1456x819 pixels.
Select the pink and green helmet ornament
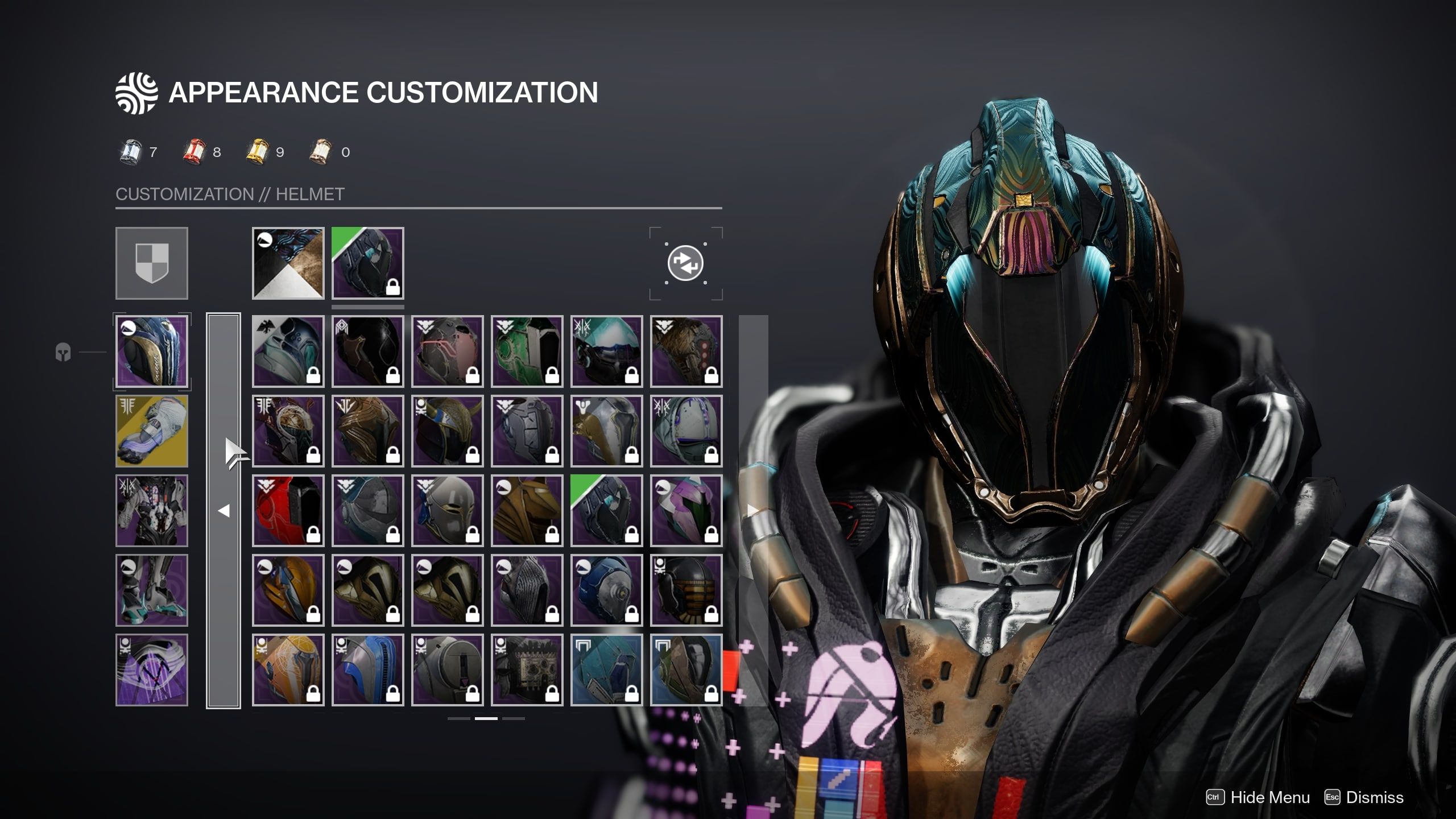[x=686, y=511]
